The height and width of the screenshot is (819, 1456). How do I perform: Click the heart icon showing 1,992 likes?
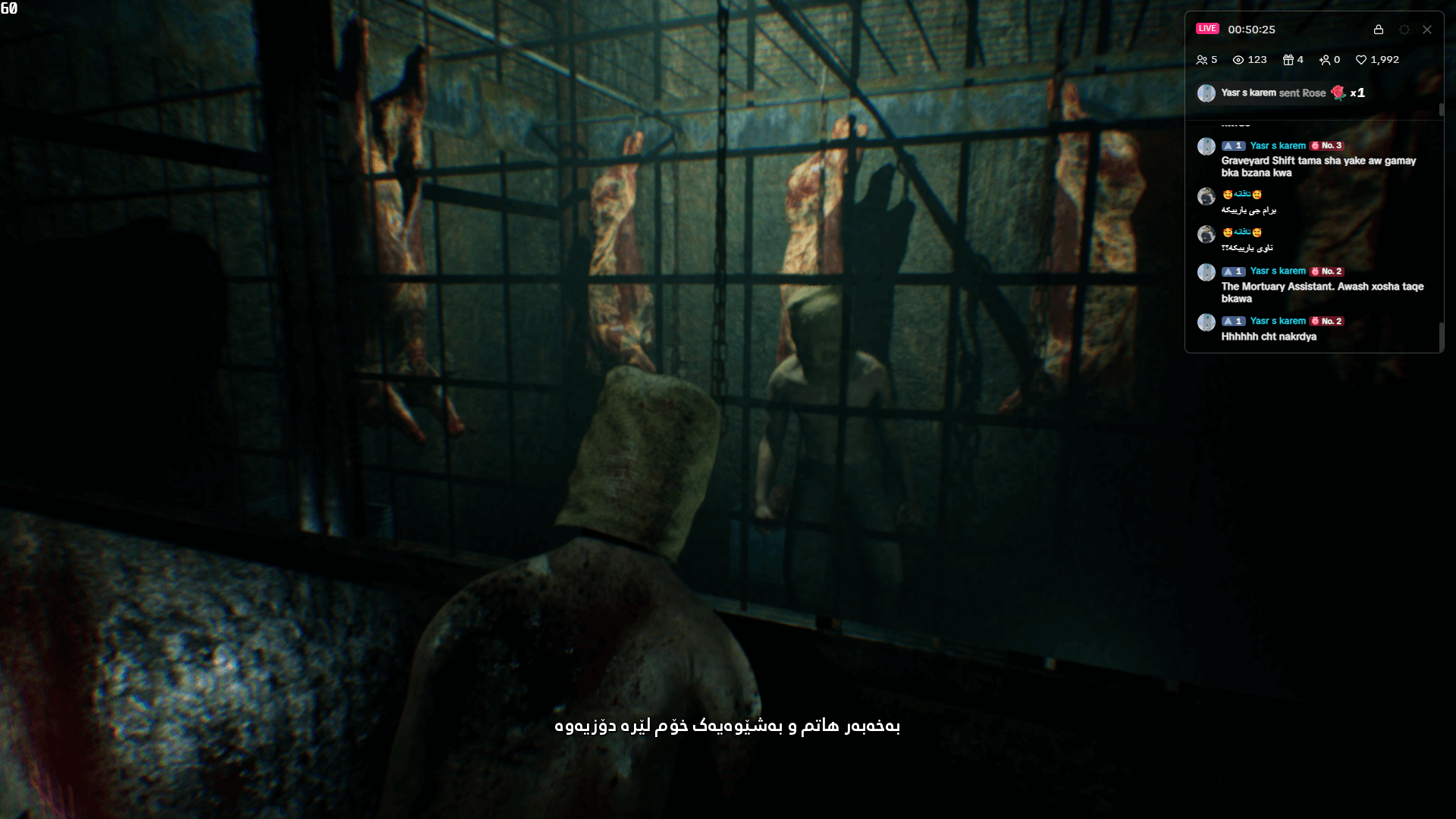click(x=1360, y=59)
